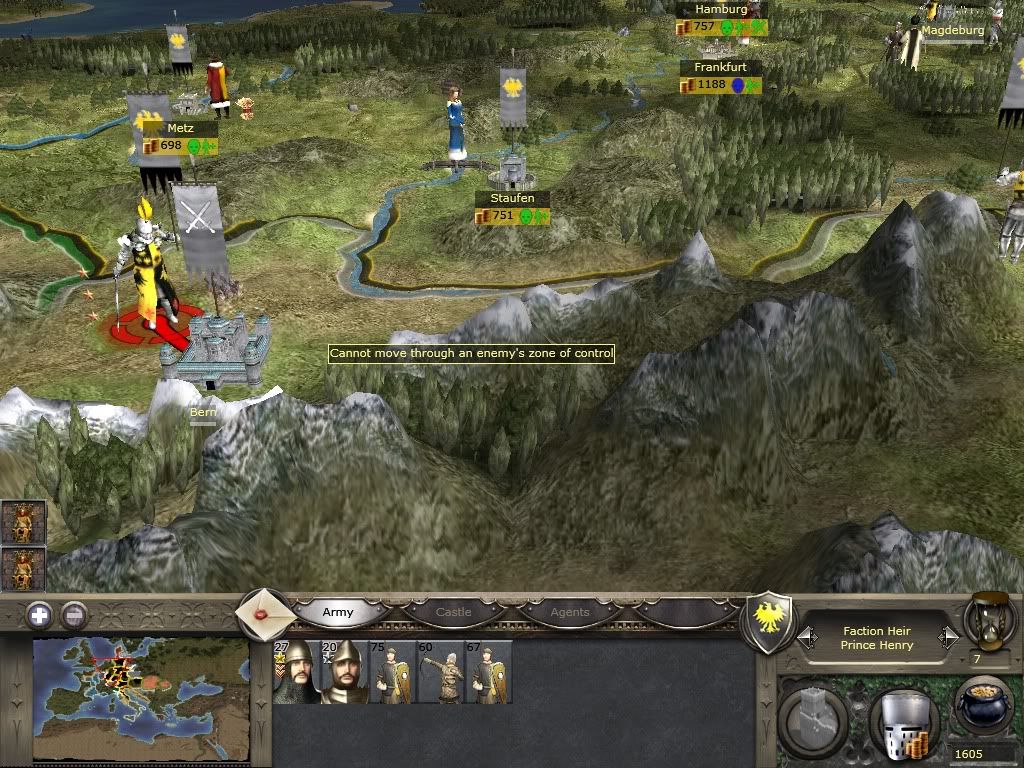
Task: Switch to the Army tab
Action: pos(338,612)
